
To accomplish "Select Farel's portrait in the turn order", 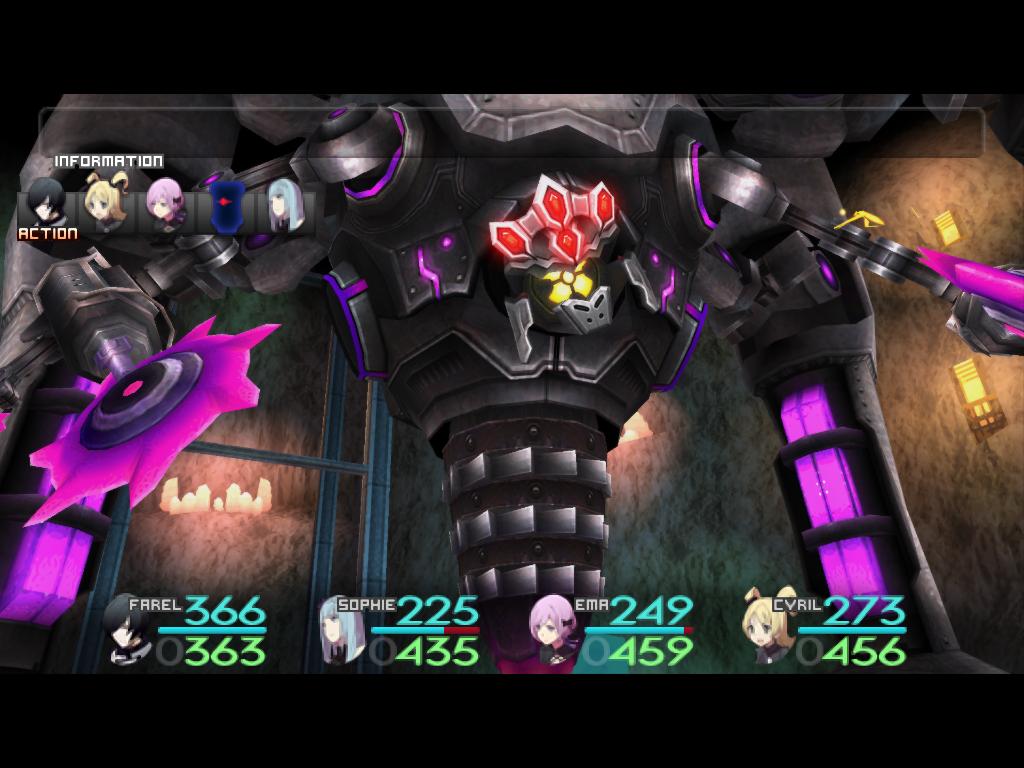I will coord(46,203).
